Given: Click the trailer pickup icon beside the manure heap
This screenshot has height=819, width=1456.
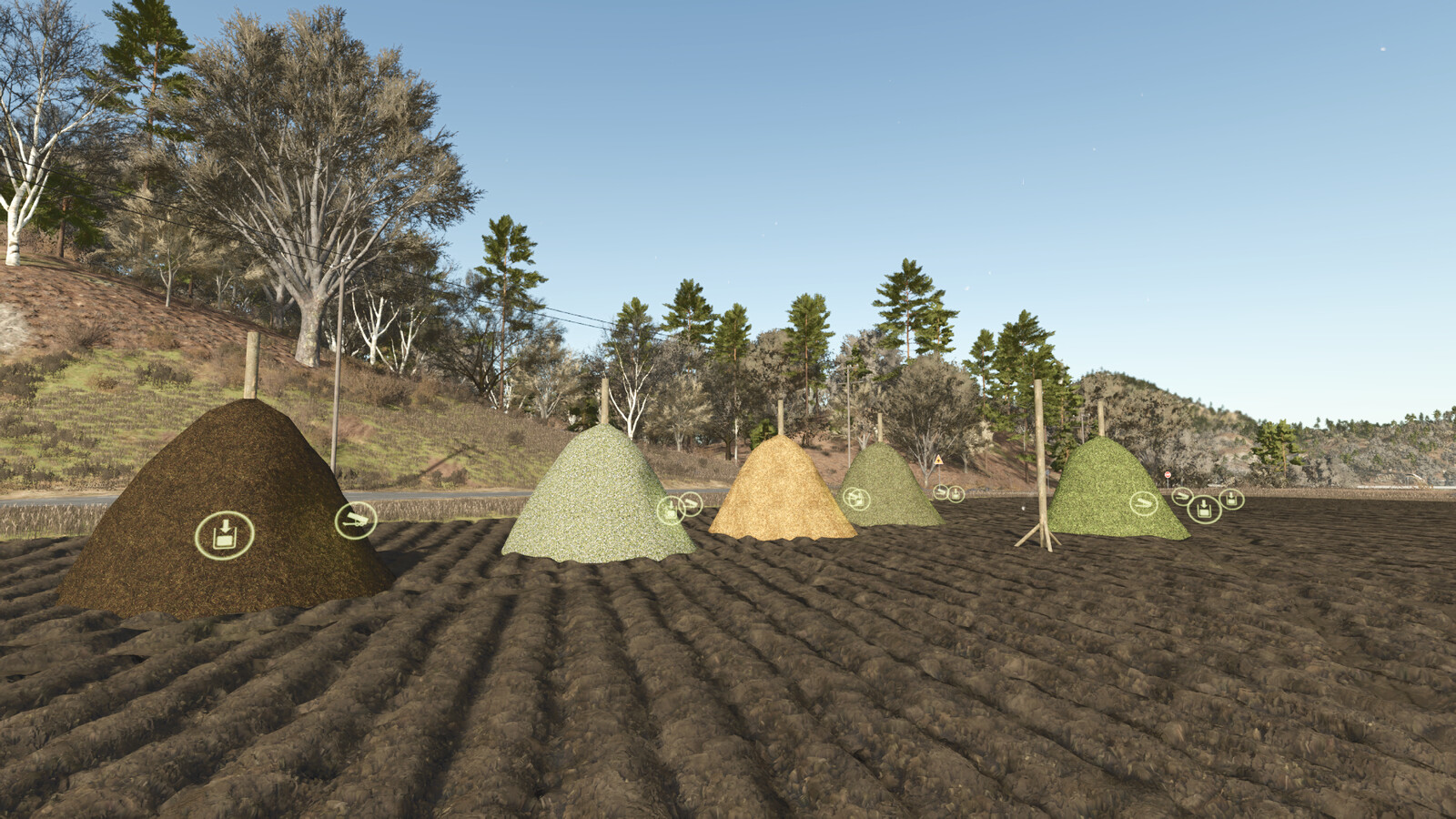Looking at the screenshot, I should pos(358,521).
